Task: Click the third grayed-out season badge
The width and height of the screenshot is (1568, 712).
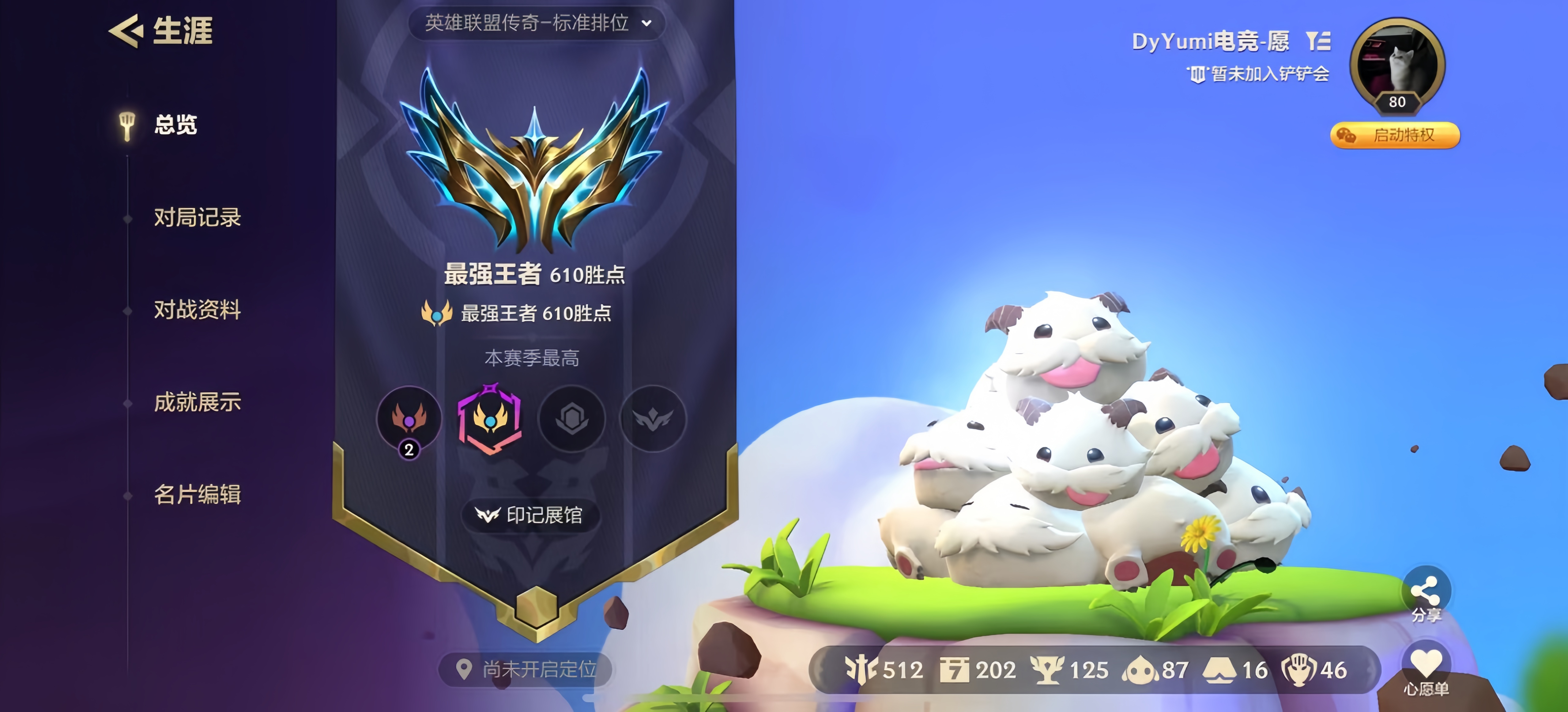Action: pyautogui.click(x=571, y=419)
